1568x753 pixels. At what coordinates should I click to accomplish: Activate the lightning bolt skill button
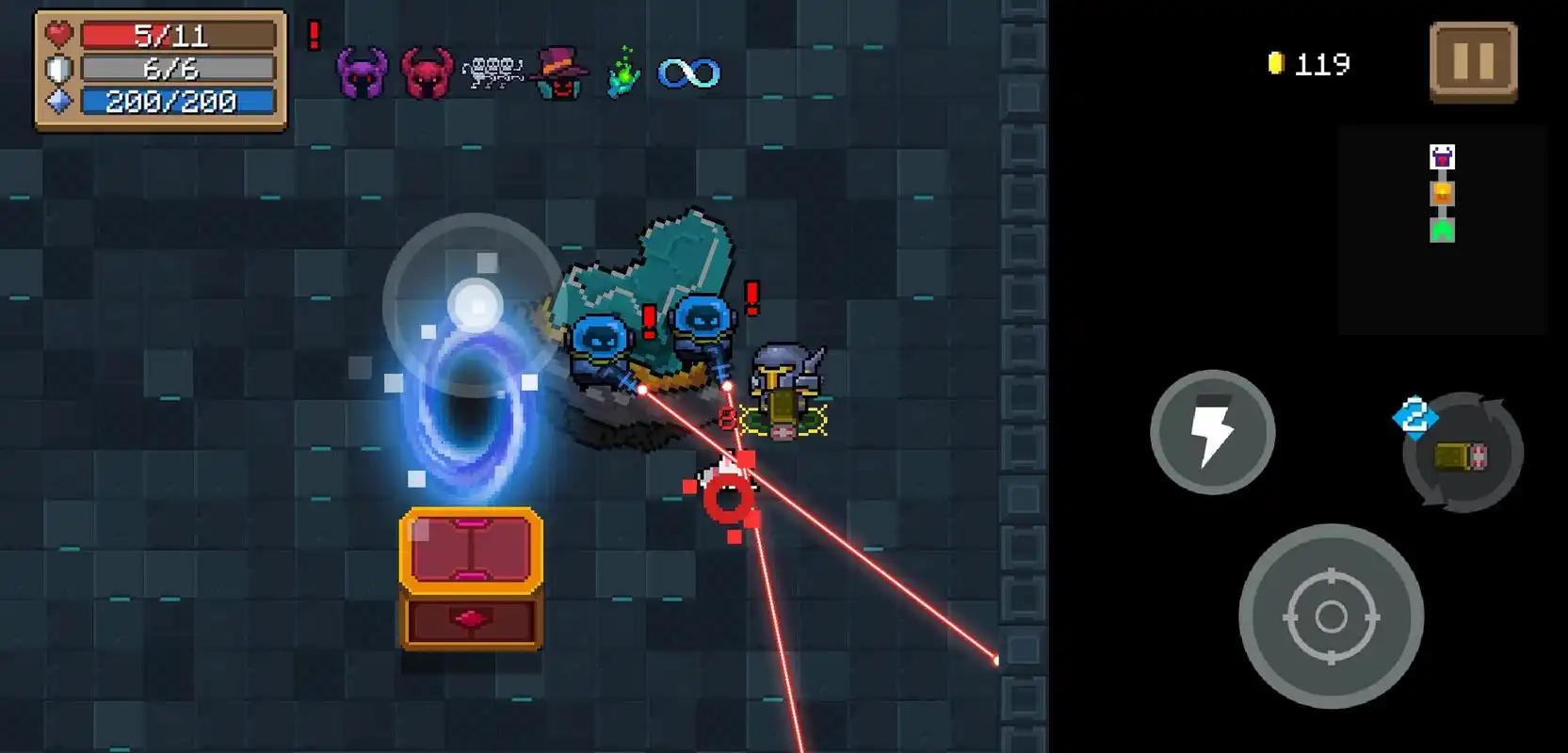click(1212, 432)
